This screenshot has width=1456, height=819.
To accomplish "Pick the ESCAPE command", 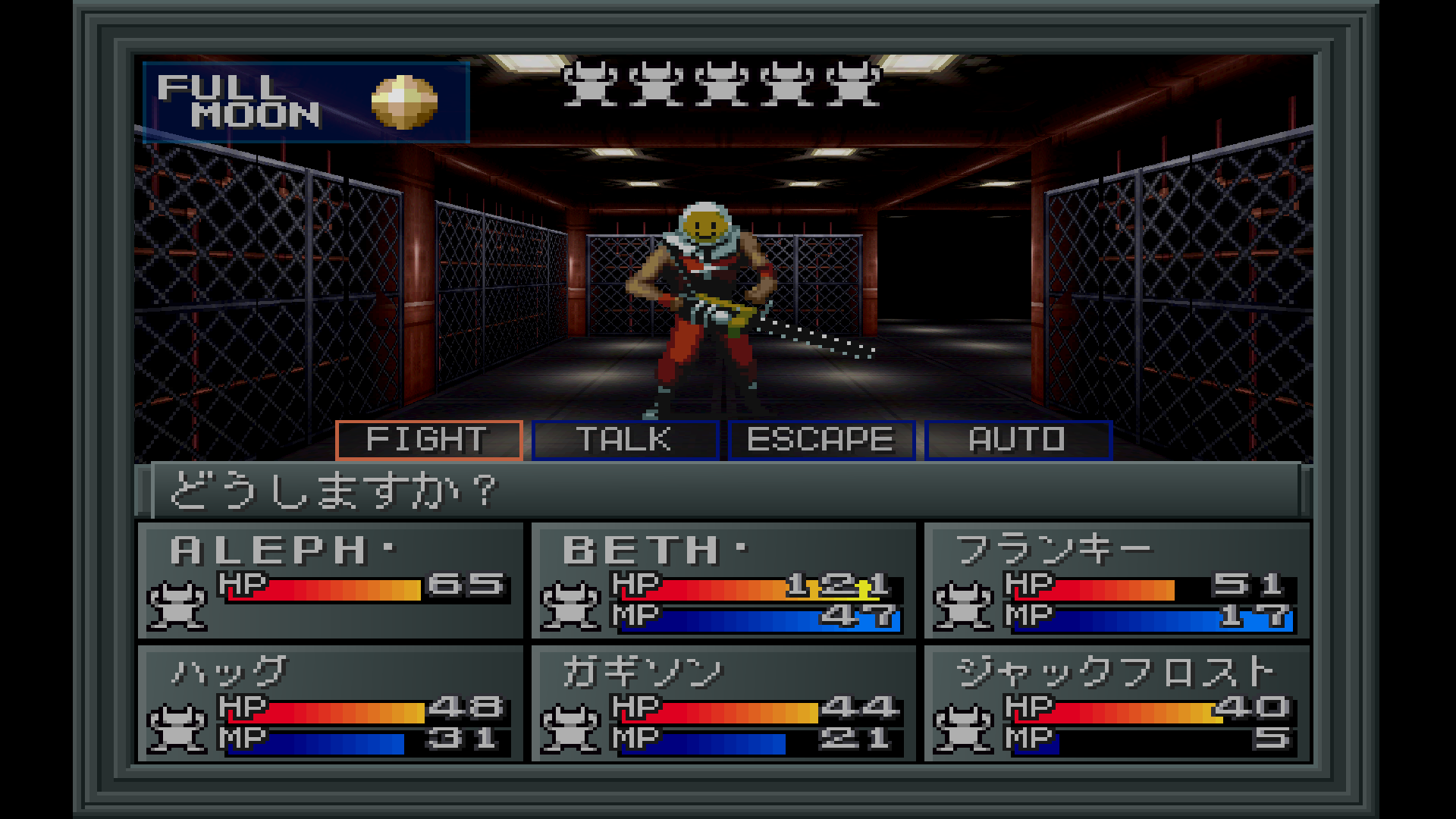I will click(821, 440).
